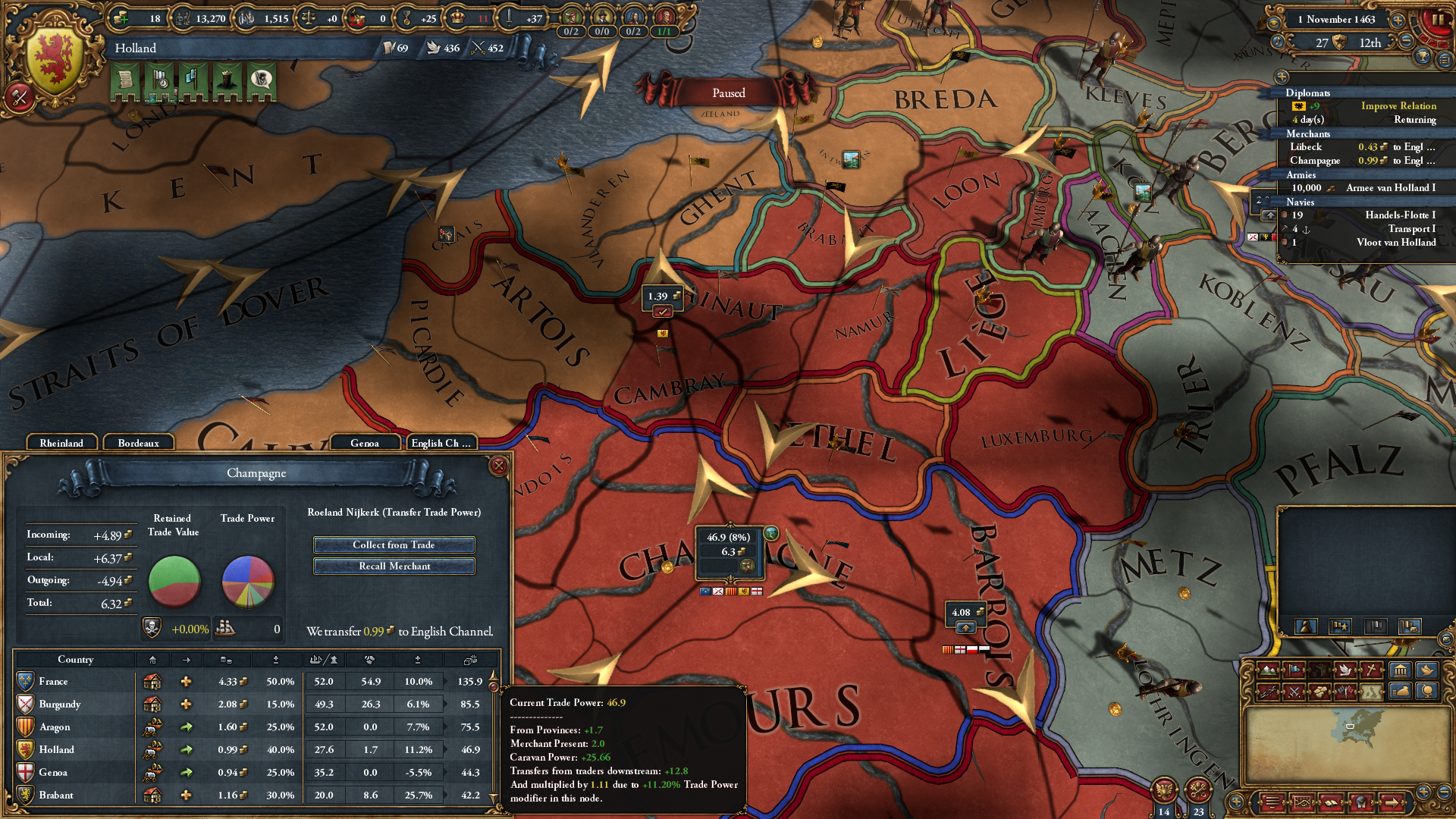1456x819 pixels.
Task: Click the Recall Merchant button
Action: click(394, 566)
